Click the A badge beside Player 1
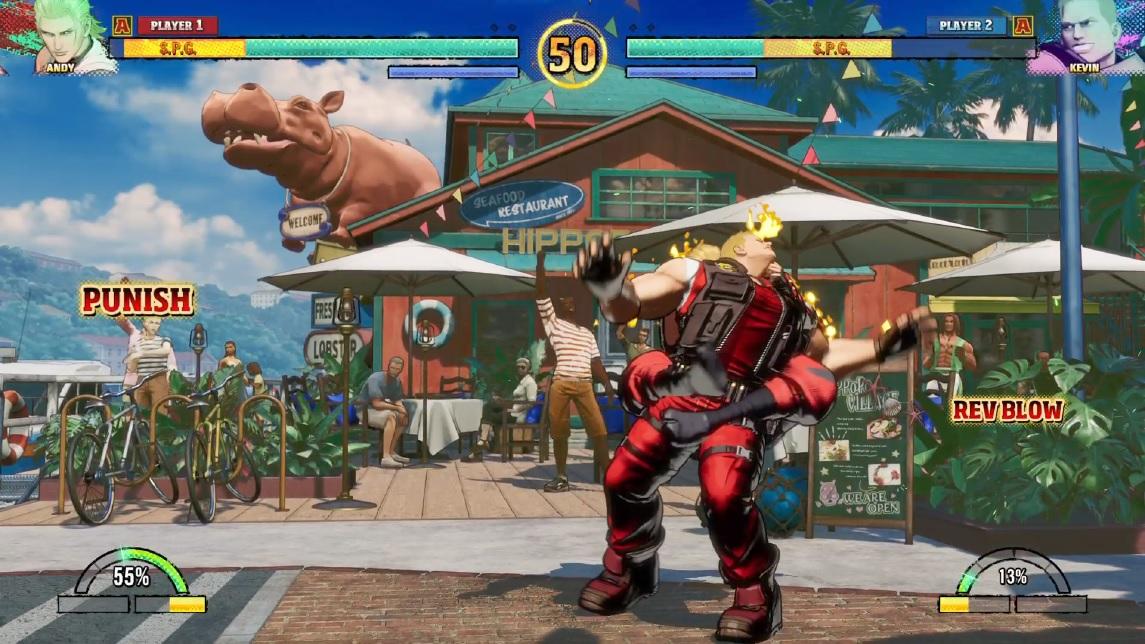Viewport: 1145px width, 644px height. point(122,26)
